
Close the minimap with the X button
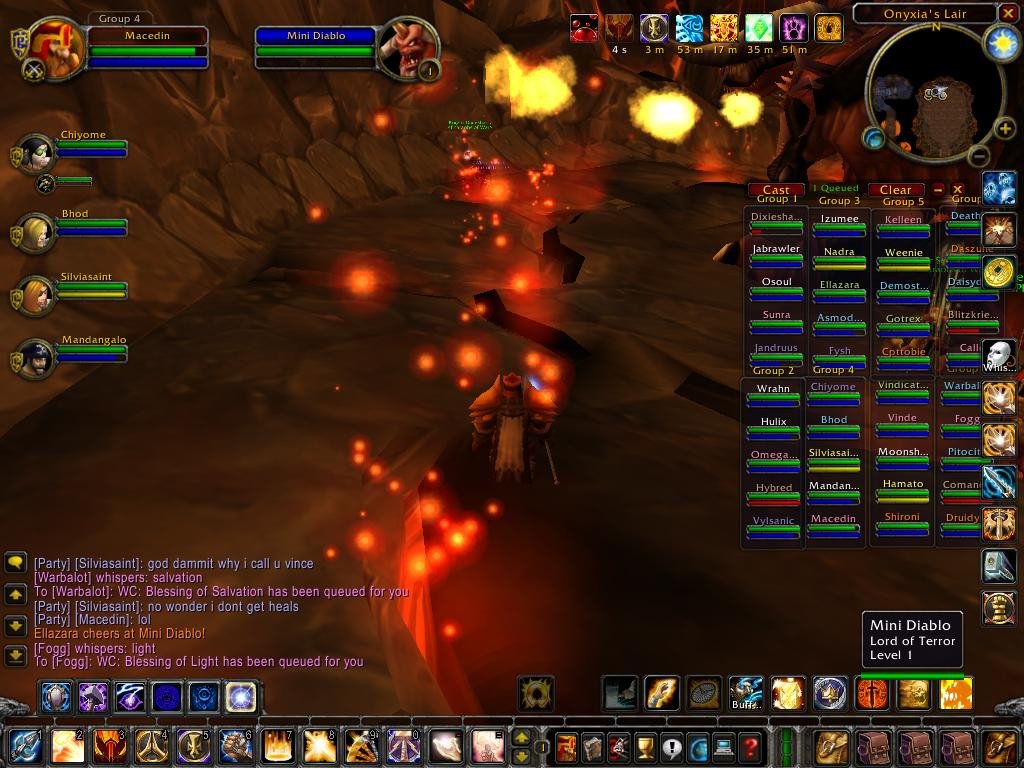[x=1008, y=13]
